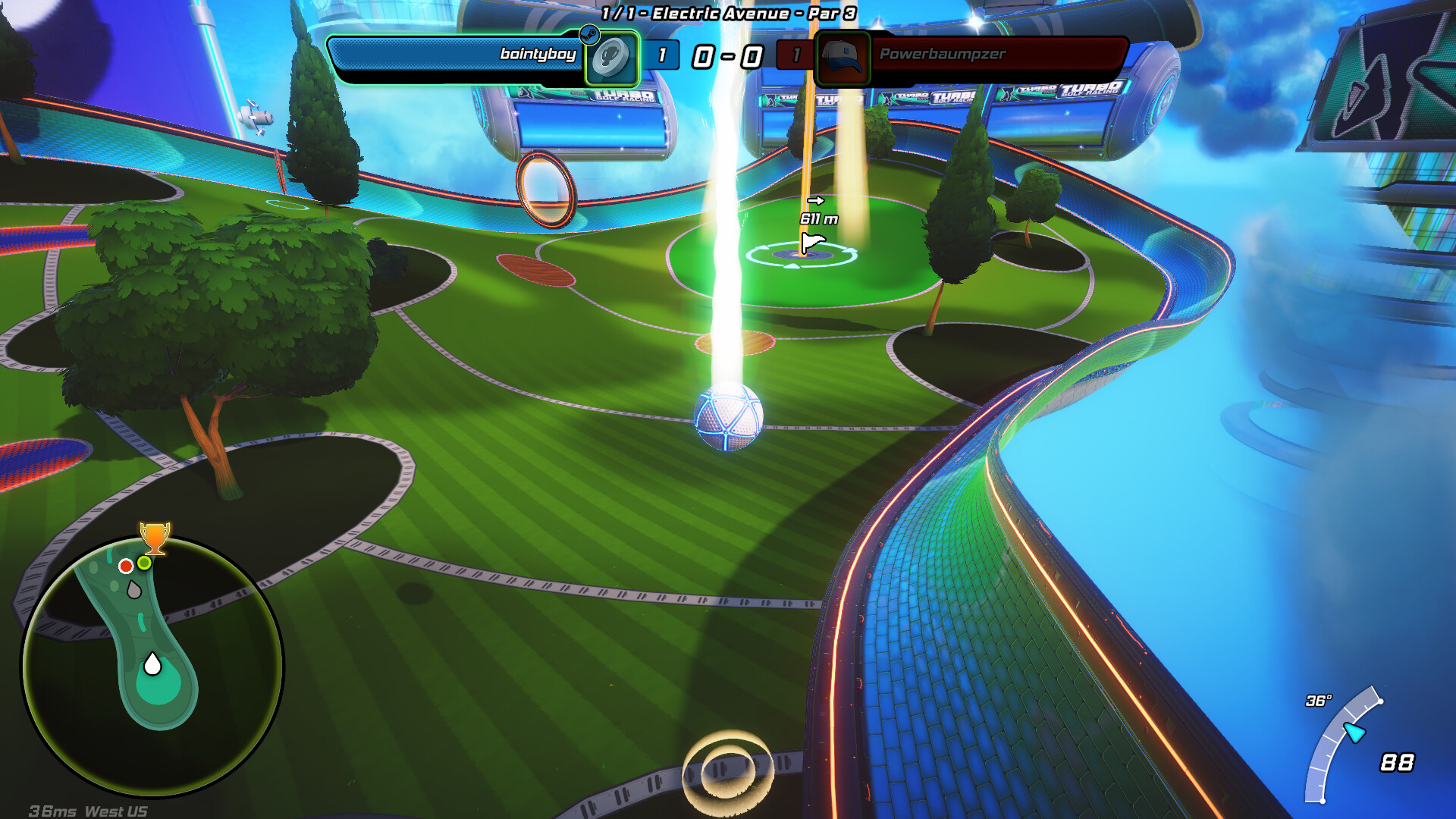Expand Powerbaumpzer's red player banner
This screenshot has height=819, width=1456.
click(986, 55)
